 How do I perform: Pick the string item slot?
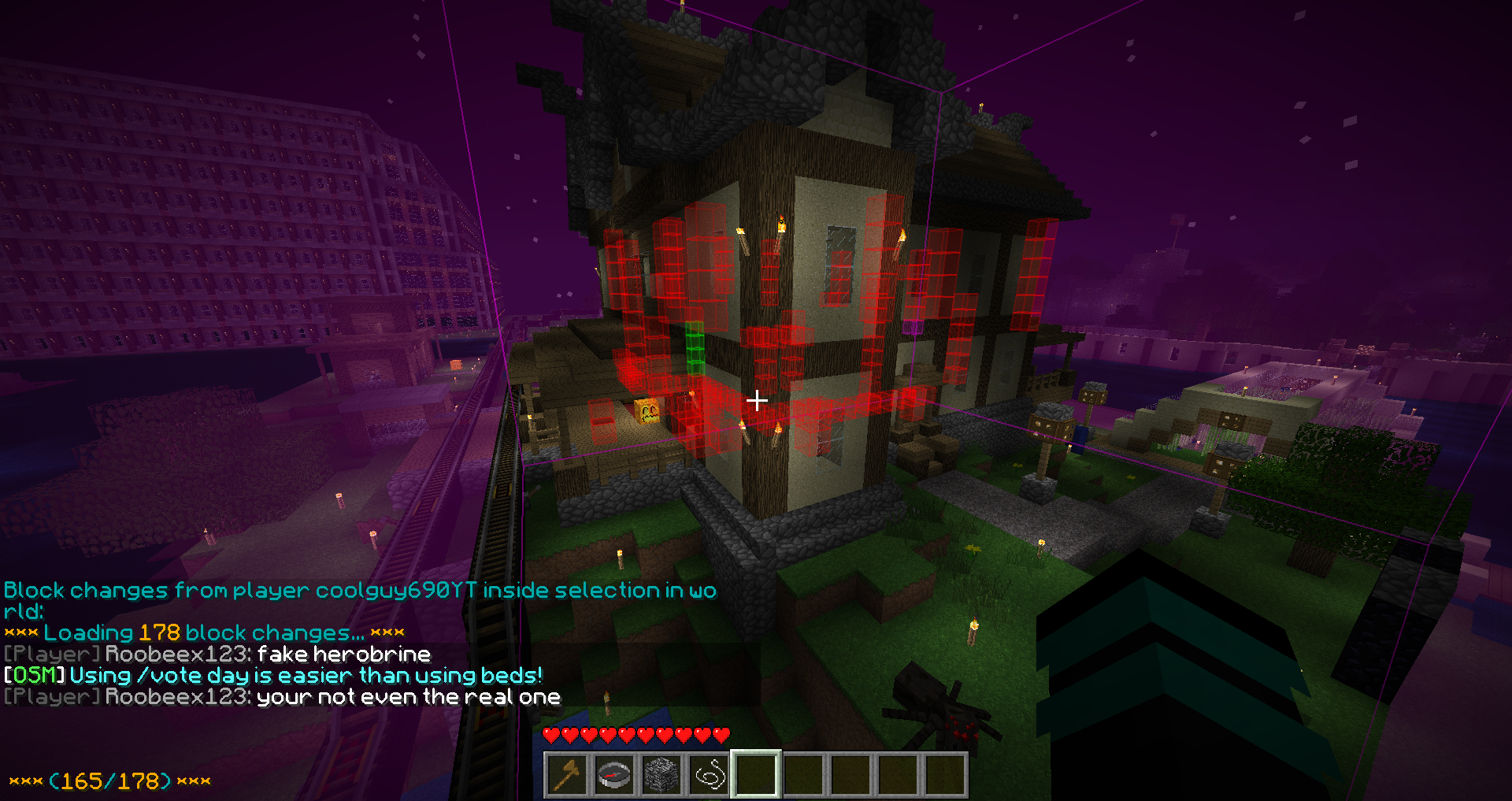coord(709,775)
